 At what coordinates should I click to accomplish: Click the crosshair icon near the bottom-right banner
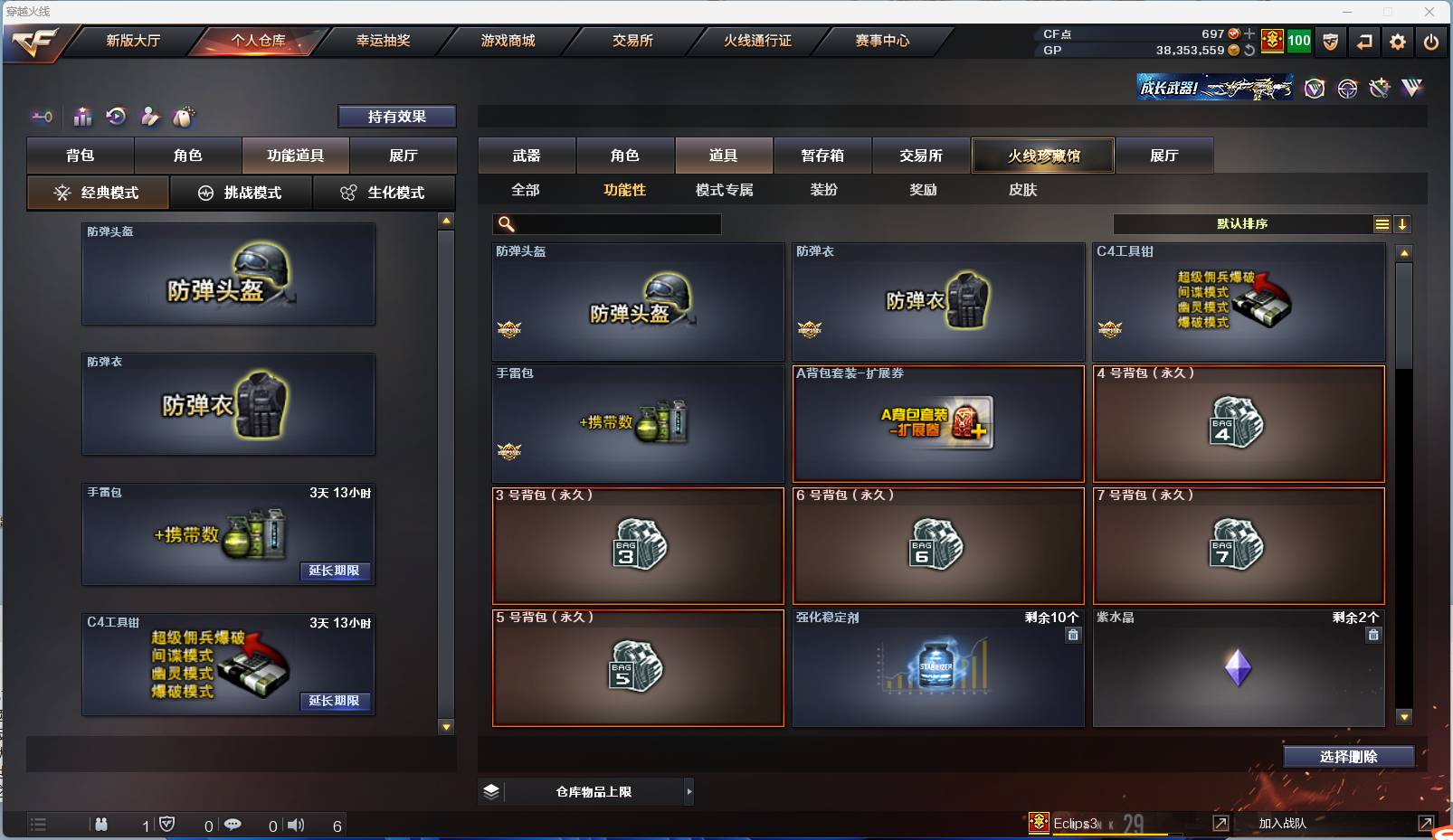coord(1347,88)
